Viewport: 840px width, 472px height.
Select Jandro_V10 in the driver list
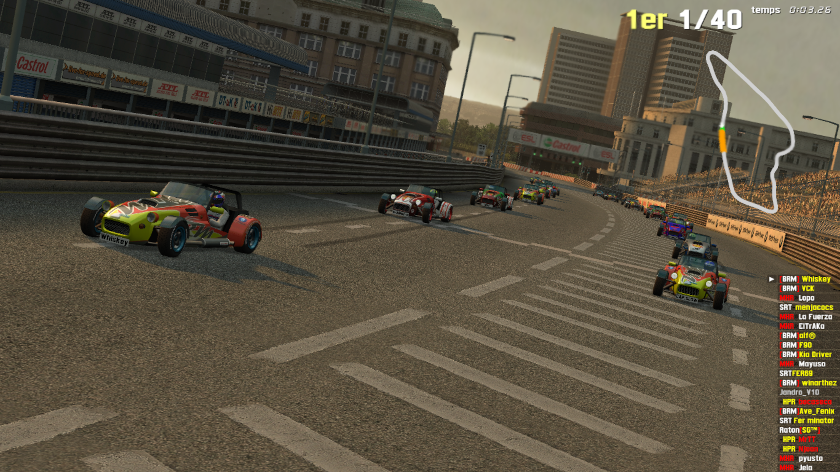[x=800, y=392]
